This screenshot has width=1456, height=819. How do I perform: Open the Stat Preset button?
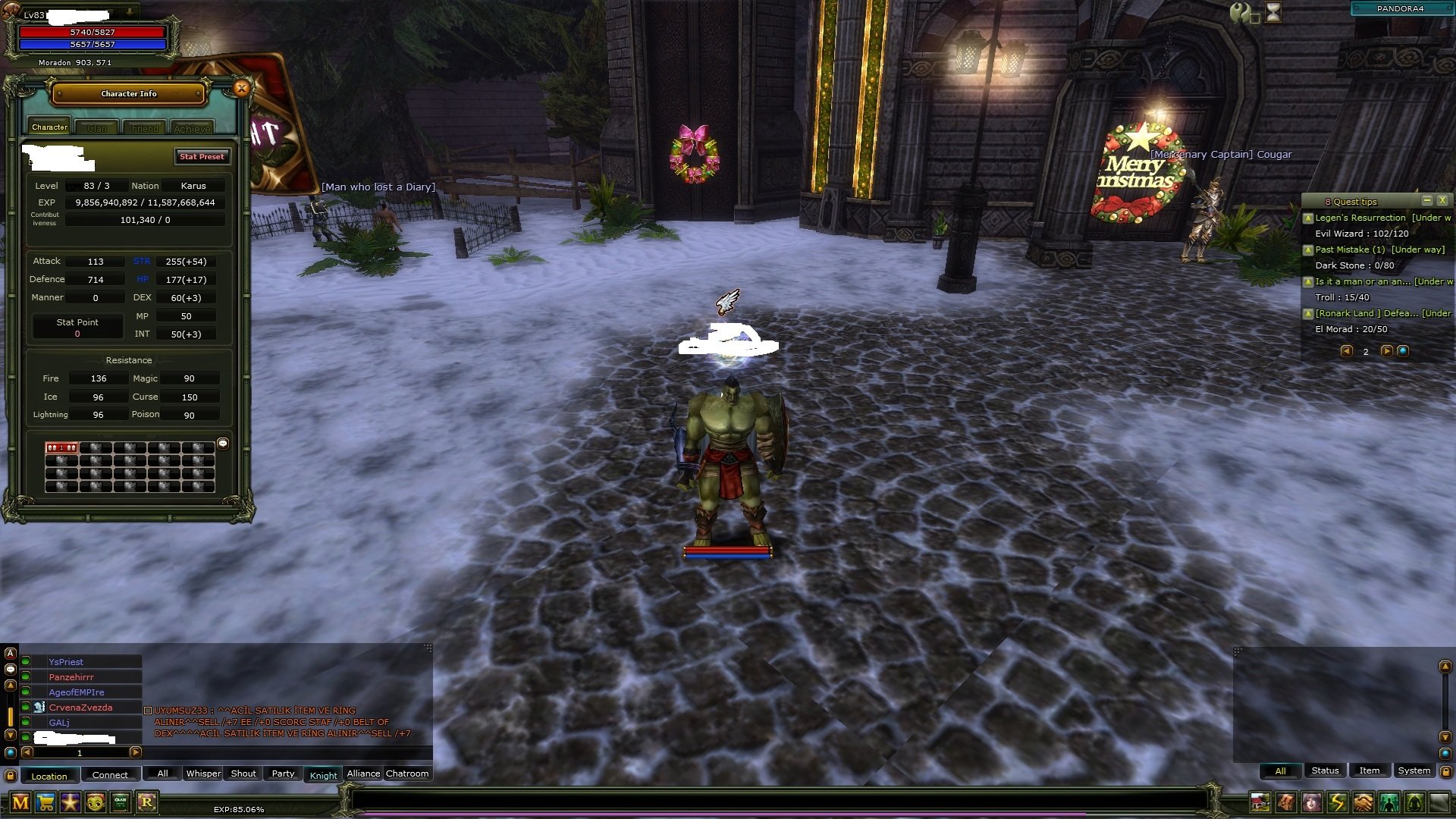click(202, 157)
